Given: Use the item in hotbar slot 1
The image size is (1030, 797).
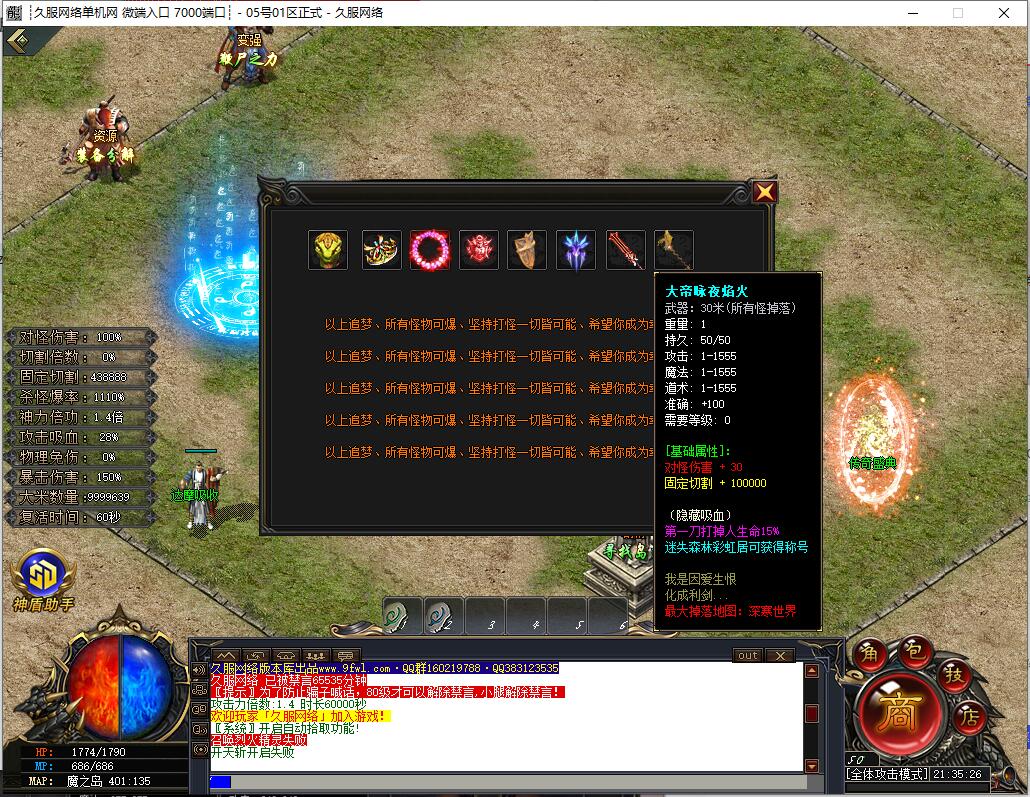Looking at the screenshot, I should [403, 616].
